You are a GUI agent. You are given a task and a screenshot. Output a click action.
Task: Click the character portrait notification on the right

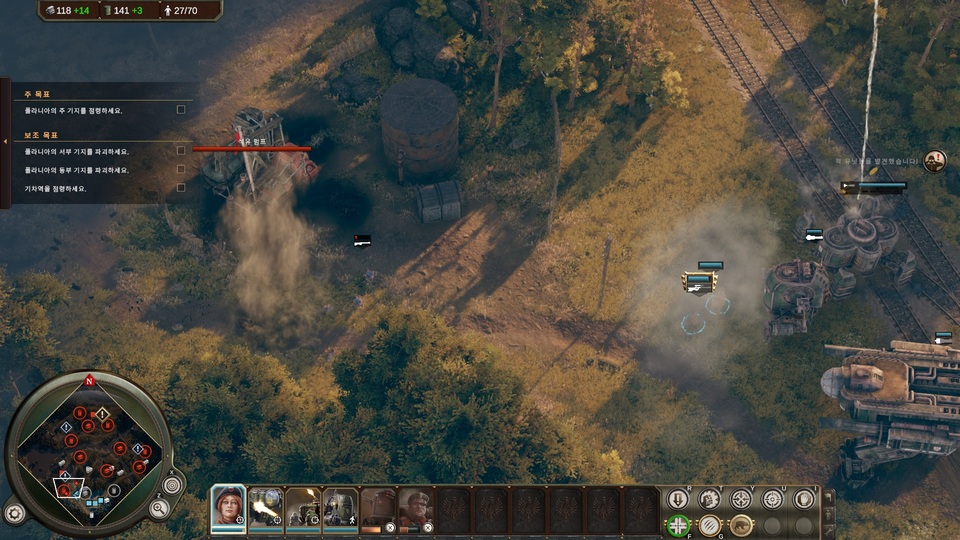coord(934,160)
